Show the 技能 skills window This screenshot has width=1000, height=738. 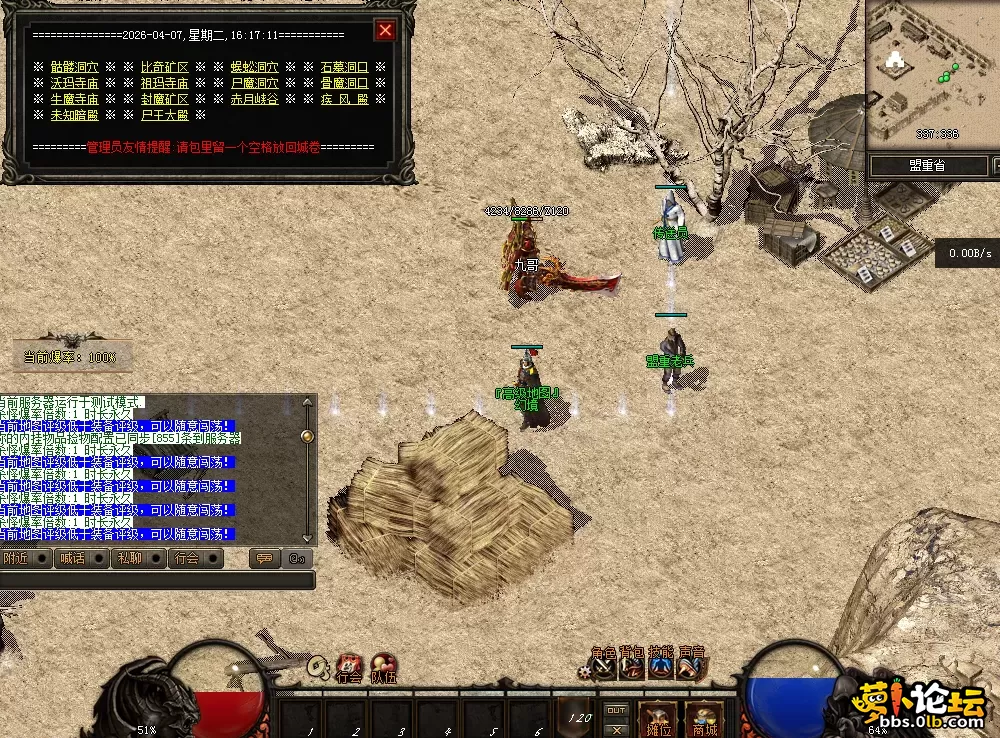pos(661,665)
